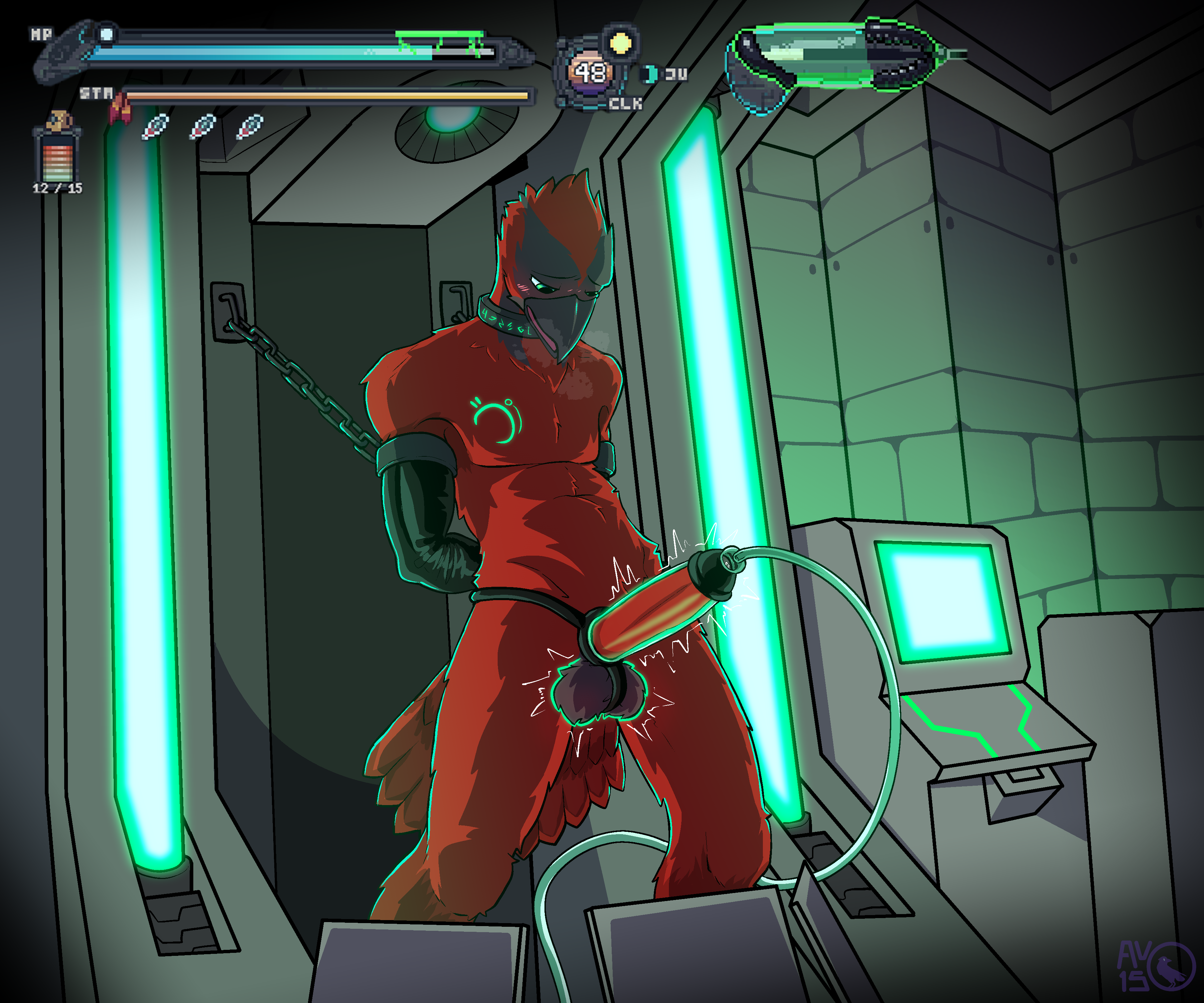Click the crescent moon icon beside the badge
The image size is (1204, 1003).
pyautogui.click(x=650, y=74)
